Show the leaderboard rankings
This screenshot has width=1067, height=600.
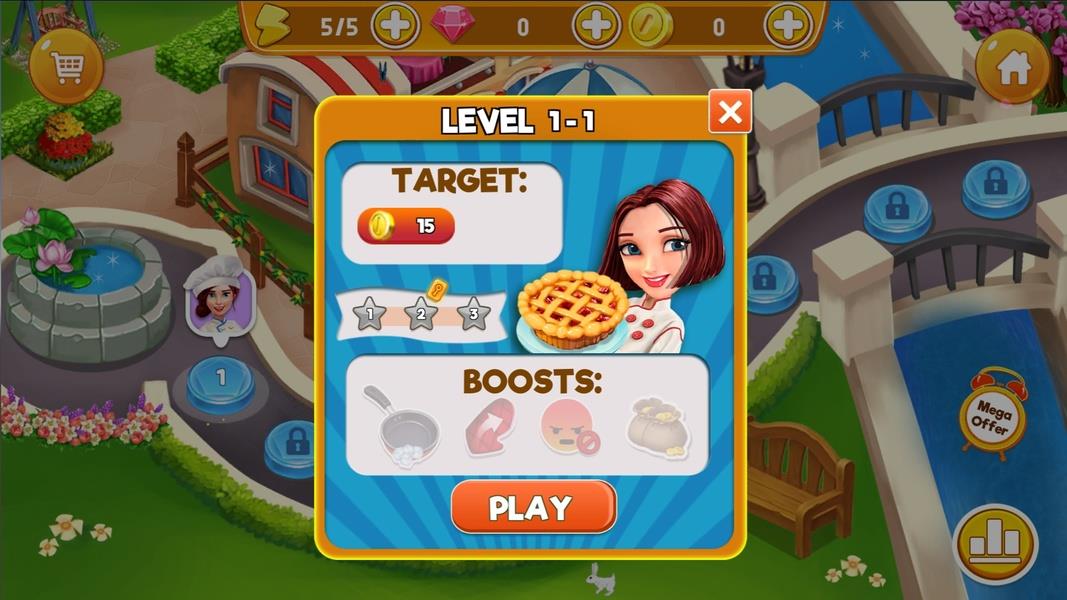(x=994, y=543)
